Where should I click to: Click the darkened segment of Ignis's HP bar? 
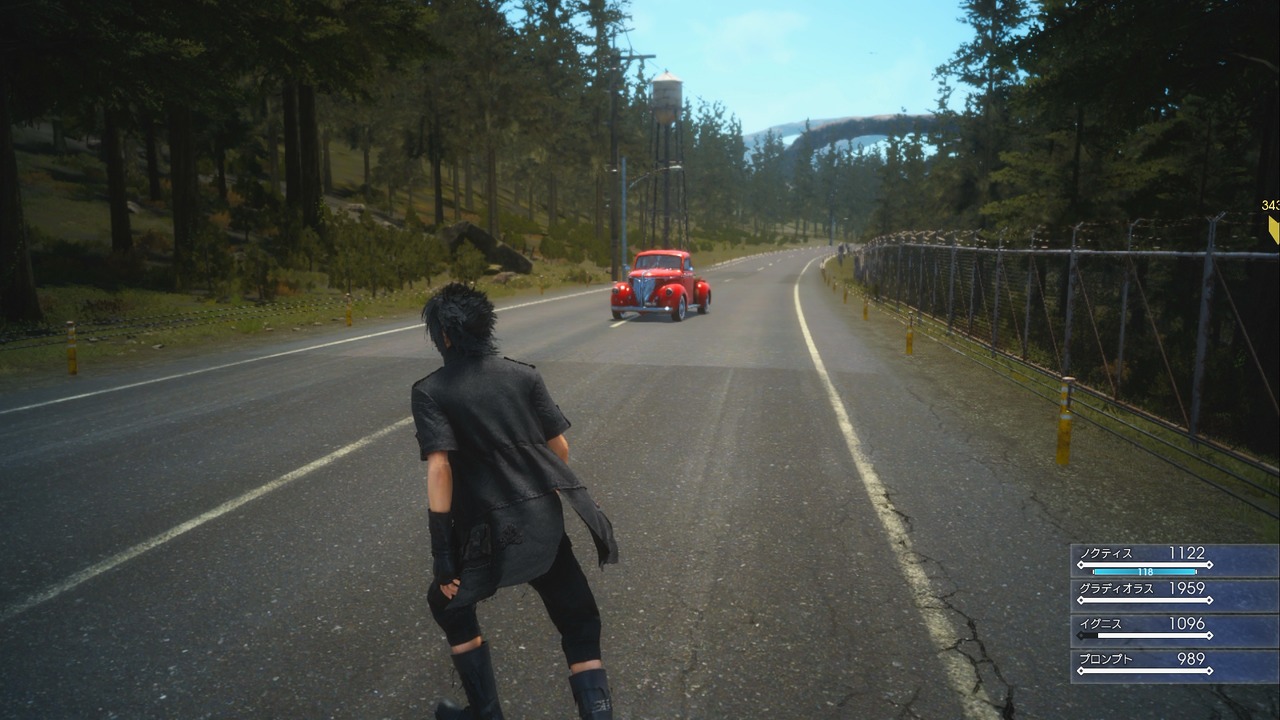pos(1089,635)
